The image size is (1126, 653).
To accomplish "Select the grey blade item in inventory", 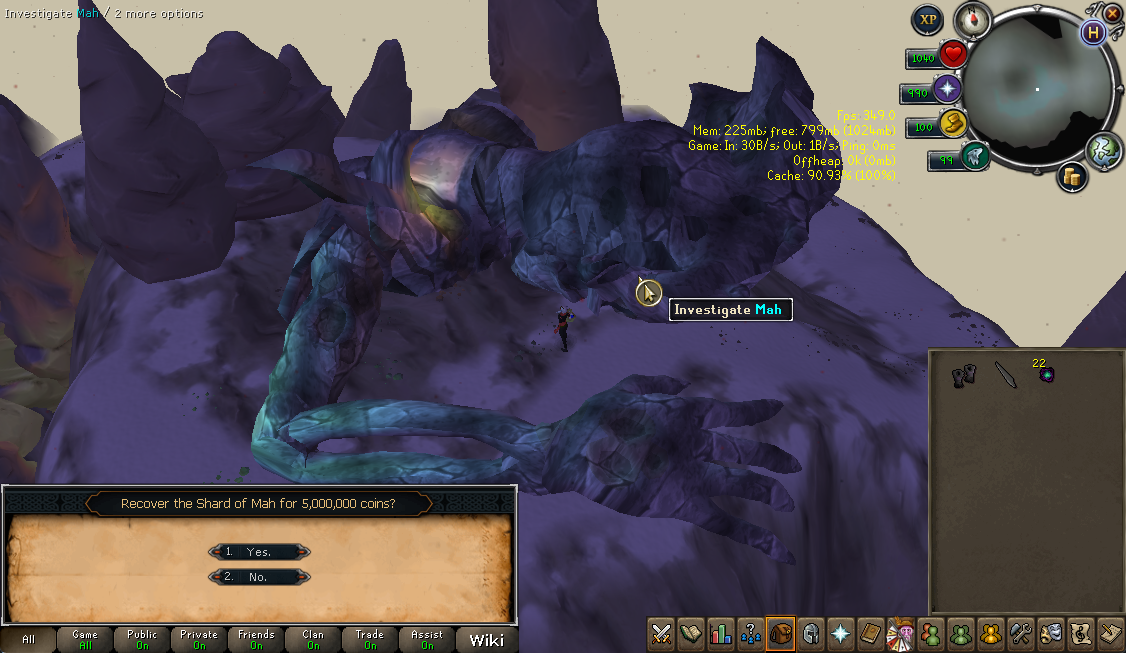I will 1006,375.
